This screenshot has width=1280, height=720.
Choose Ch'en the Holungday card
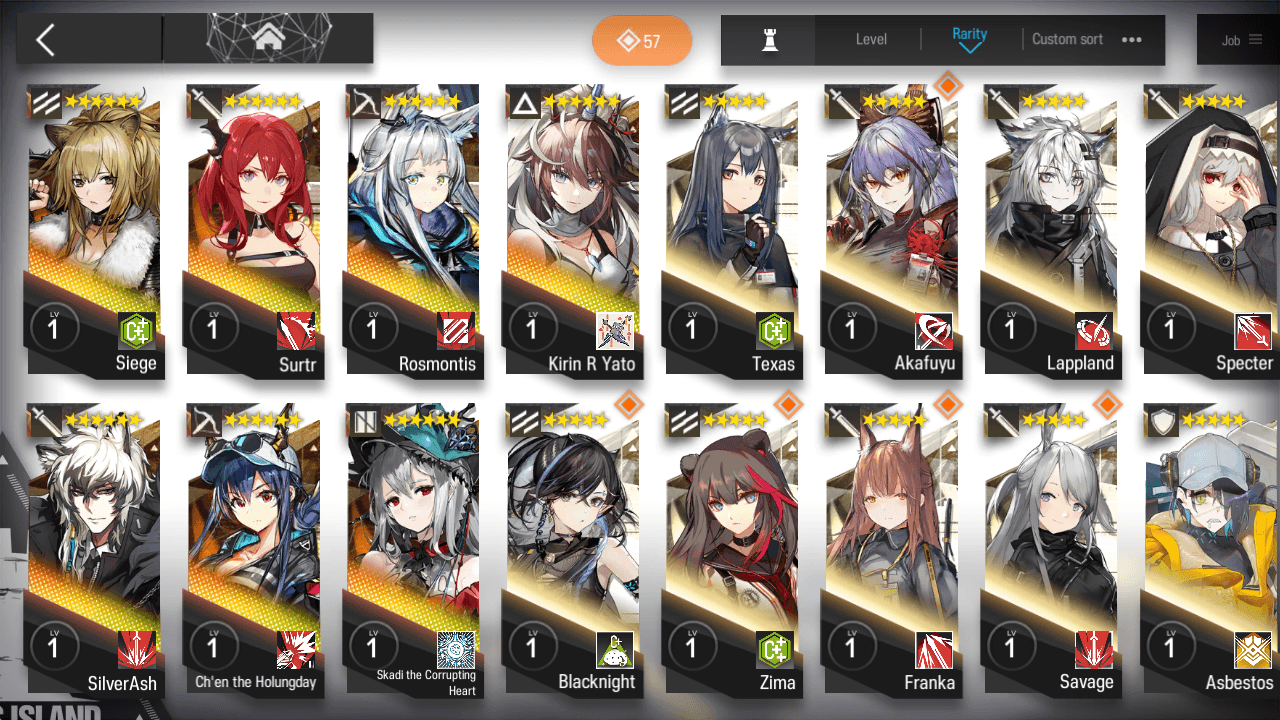coord(253,550)
